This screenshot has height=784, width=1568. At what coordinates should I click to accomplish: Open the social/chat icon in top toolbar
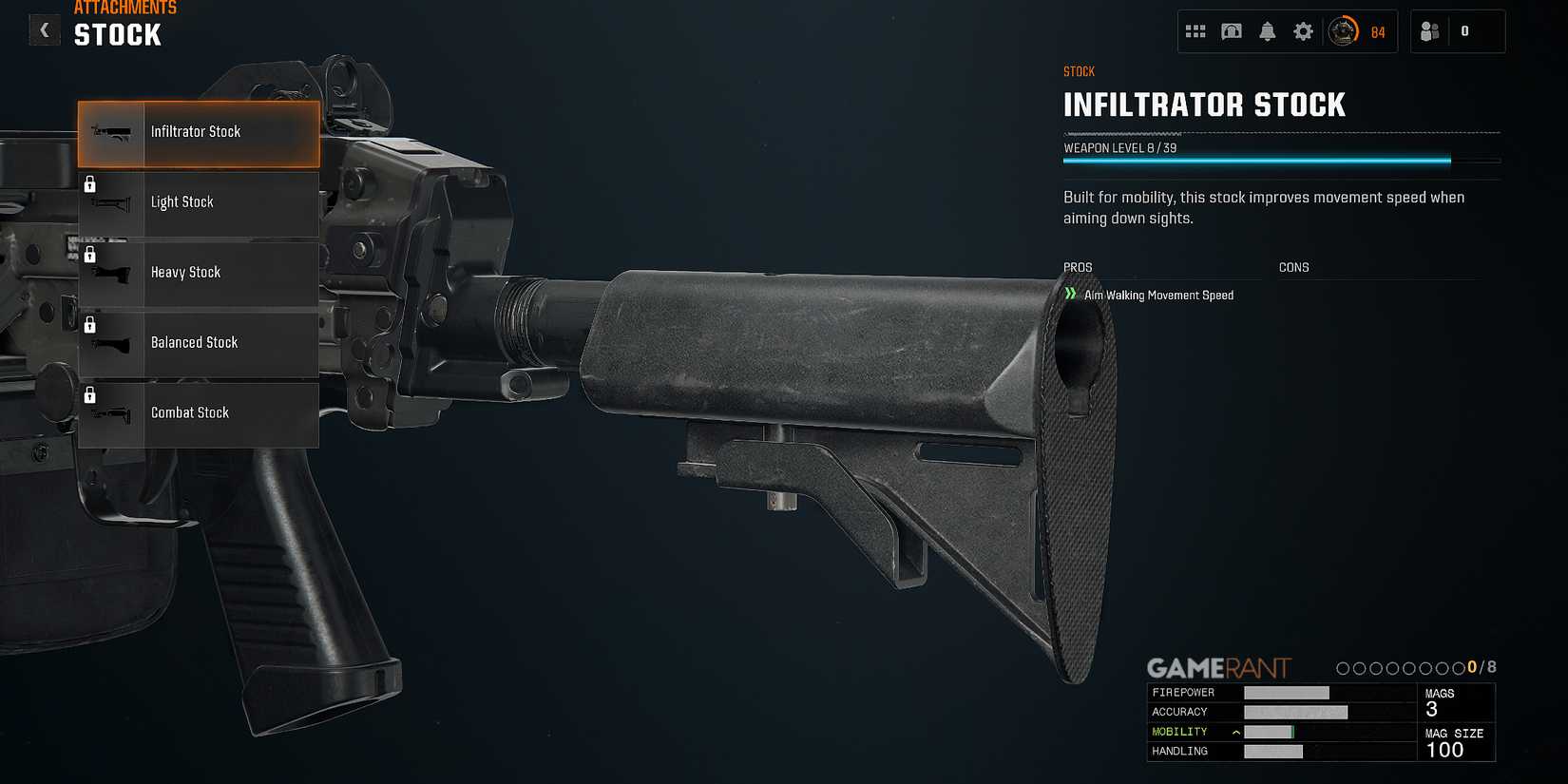pos(1231,31)
